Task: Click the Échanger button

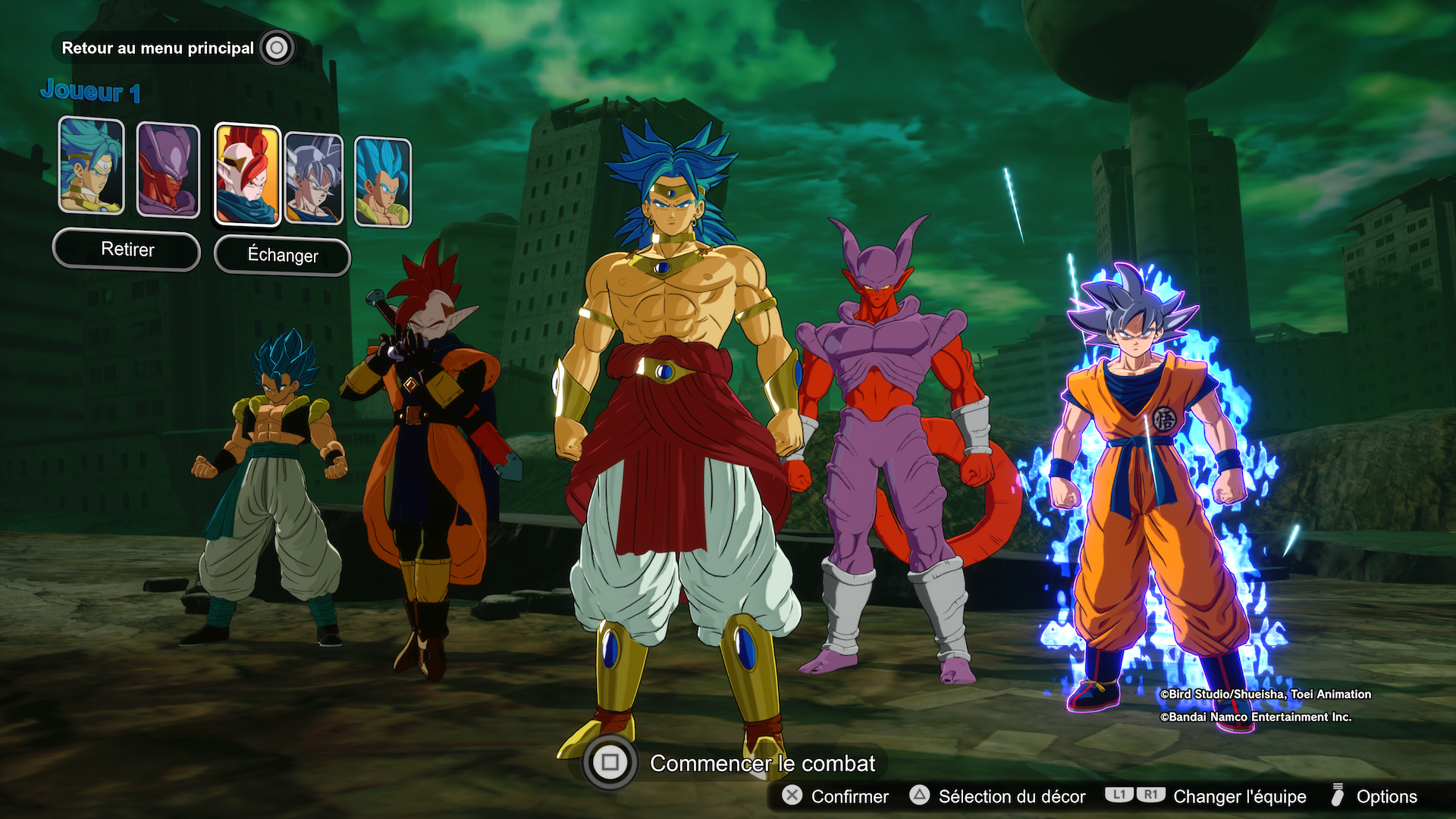Action: 282,256
